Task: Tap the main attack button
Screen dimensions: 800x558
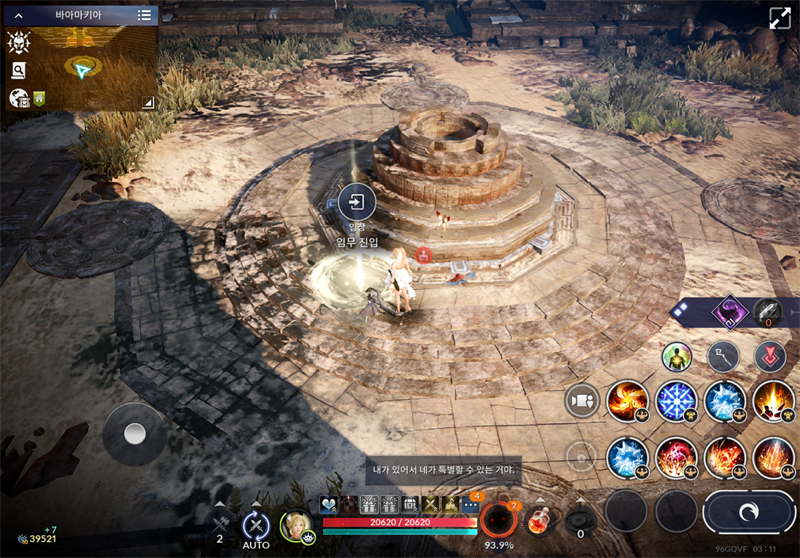Action: click(750, 511)
